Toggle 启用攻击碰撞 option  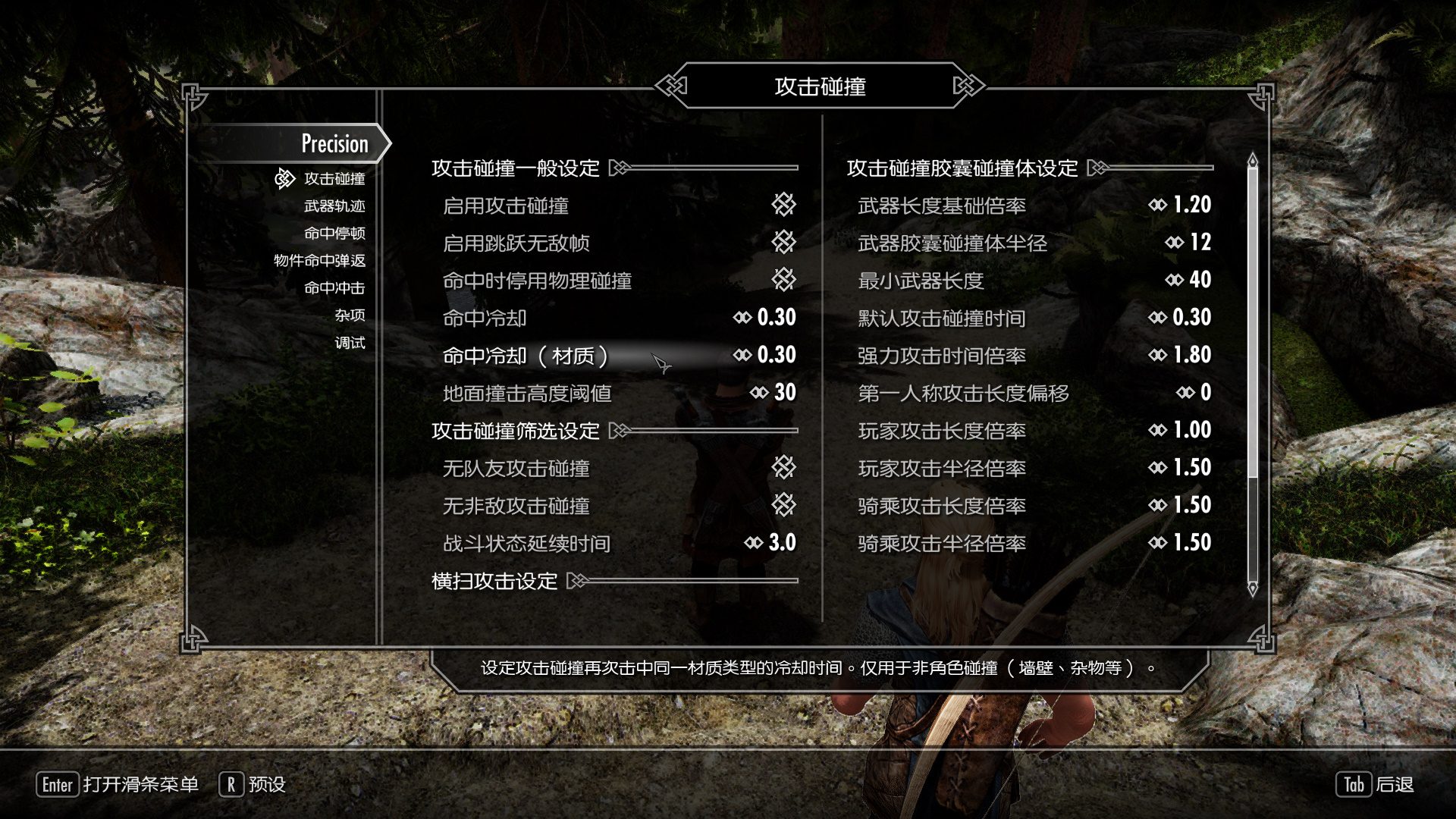(783, 205)
